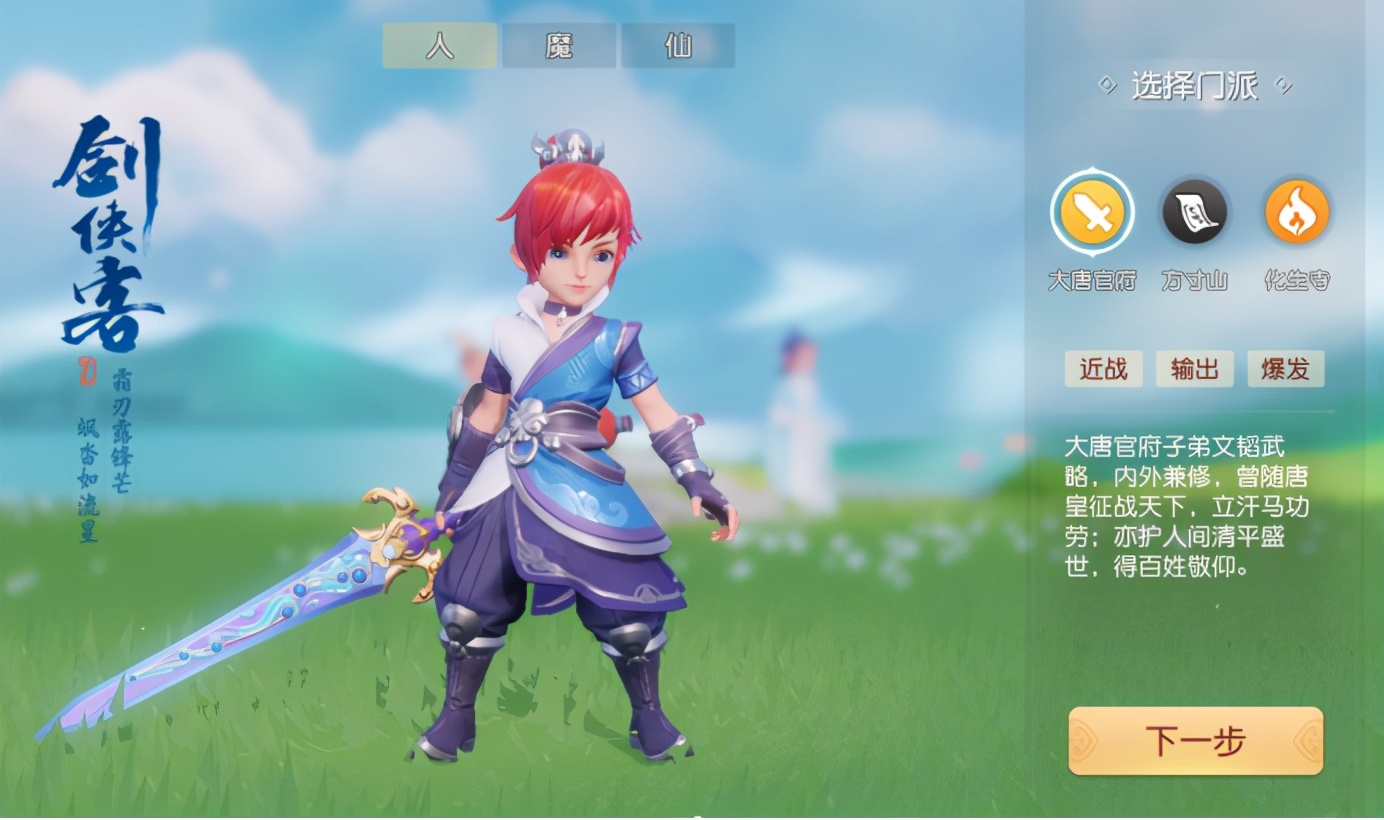Choose the 仙 race tab
Screen dimensions: 1384x820
click(x=678, y=46)
